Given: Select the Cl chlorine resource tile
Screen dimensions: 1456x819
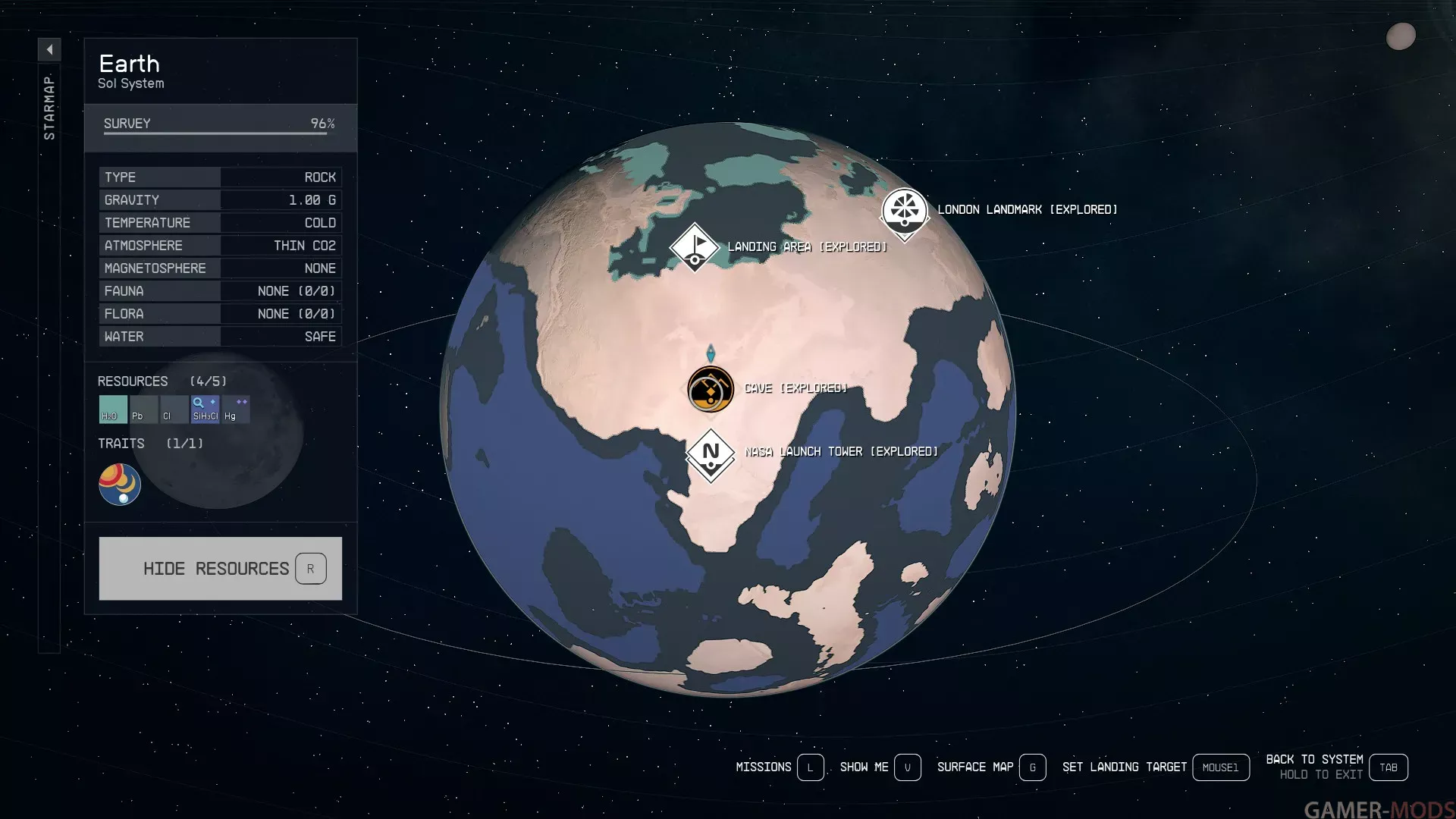Looking at the screenshot, I should click(x=174, y=409).
